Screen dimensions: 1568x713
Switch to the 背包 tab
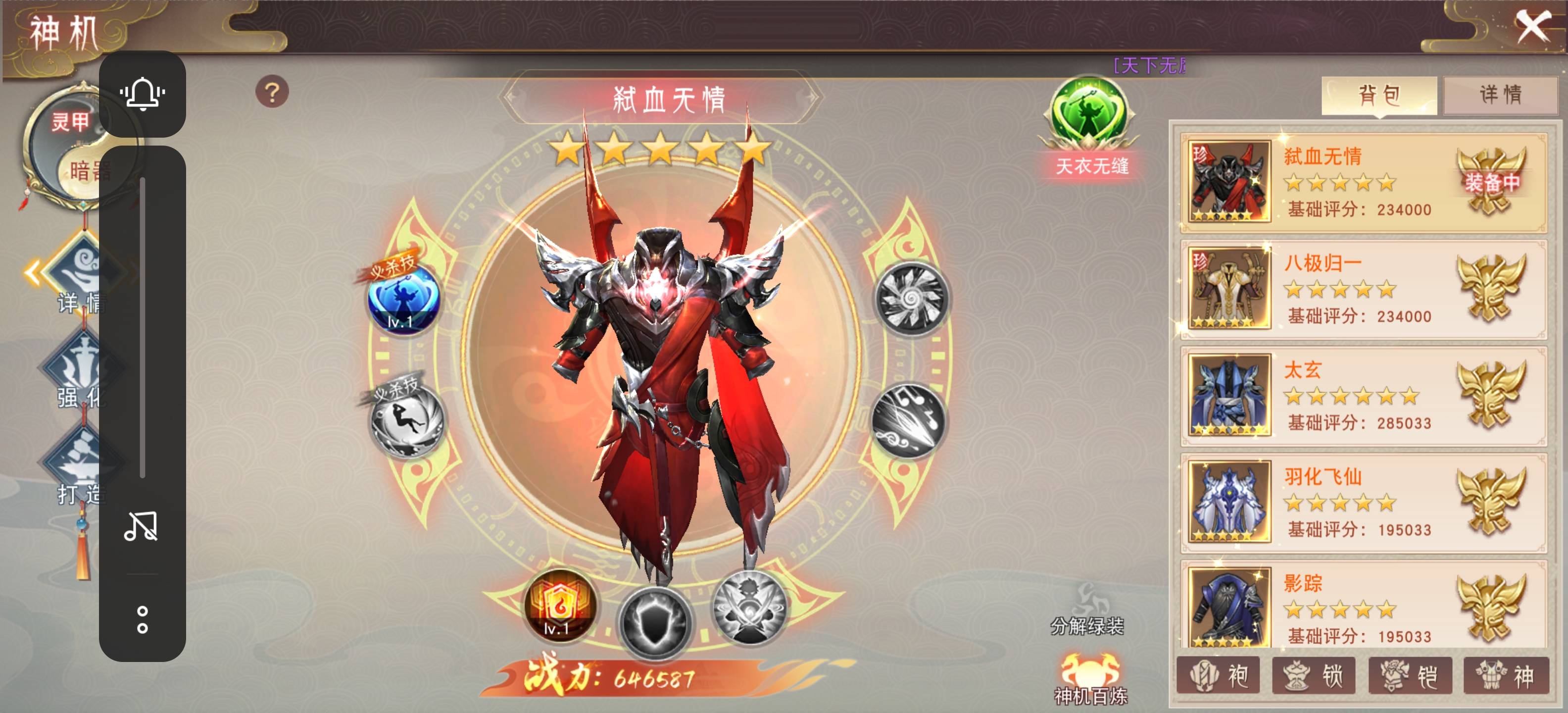click(x=1379, y=96)
